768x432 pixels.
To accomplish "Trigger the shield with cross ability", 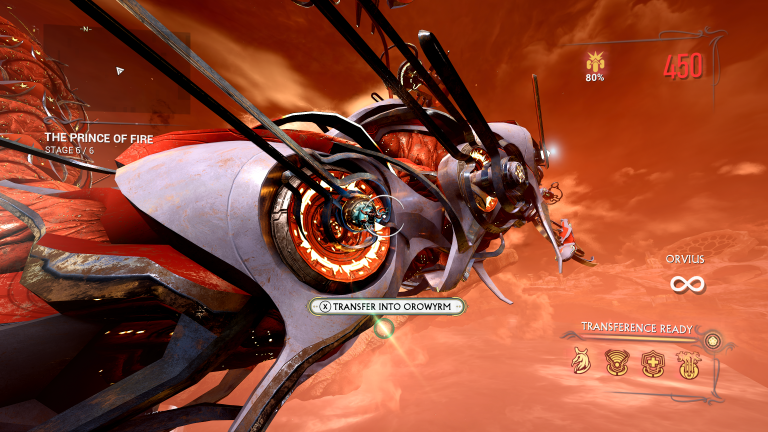I will point(652,362).
